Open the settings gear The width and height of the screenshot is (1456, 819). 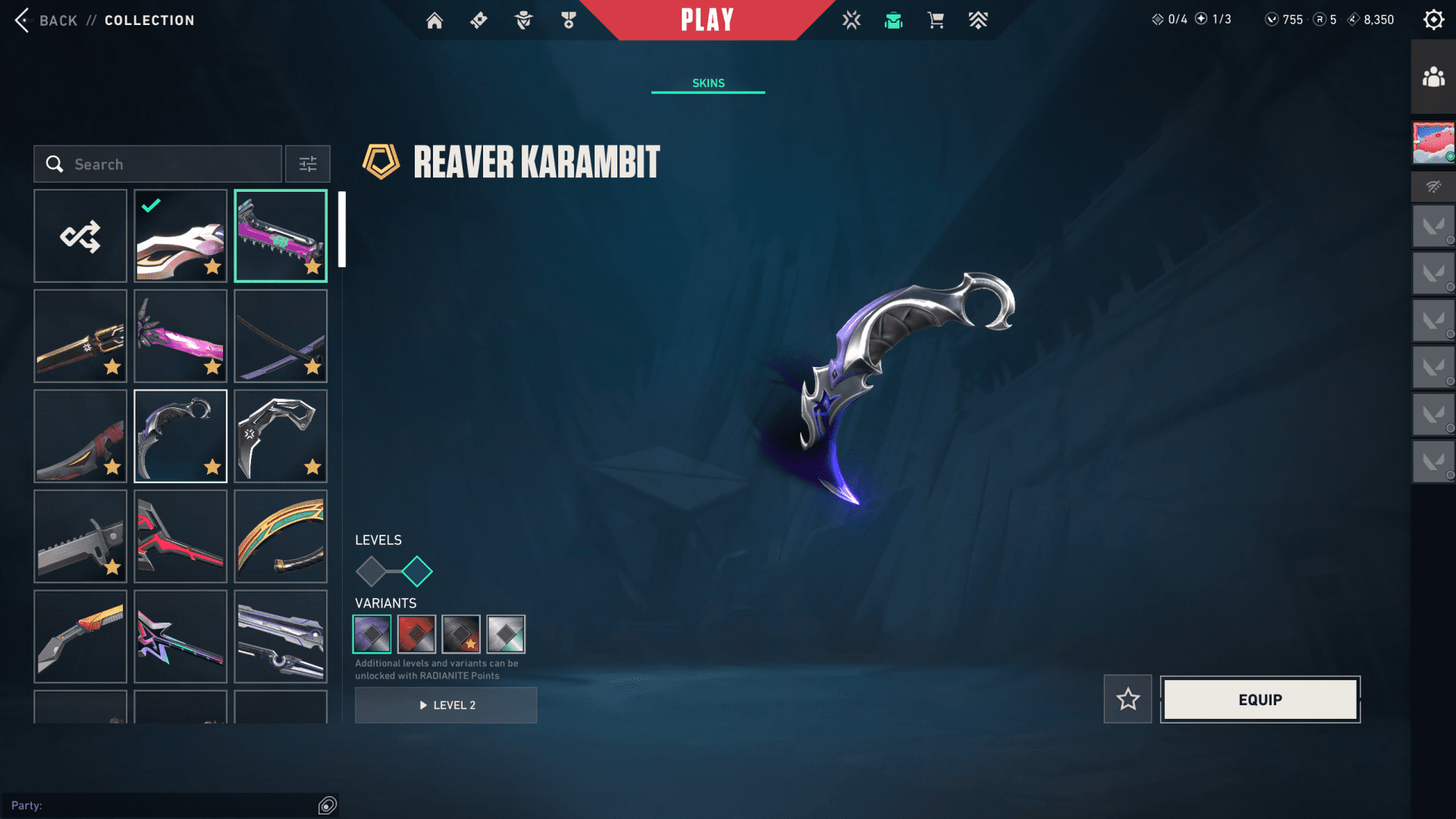pyautogui.click(x=1433, y=20)
